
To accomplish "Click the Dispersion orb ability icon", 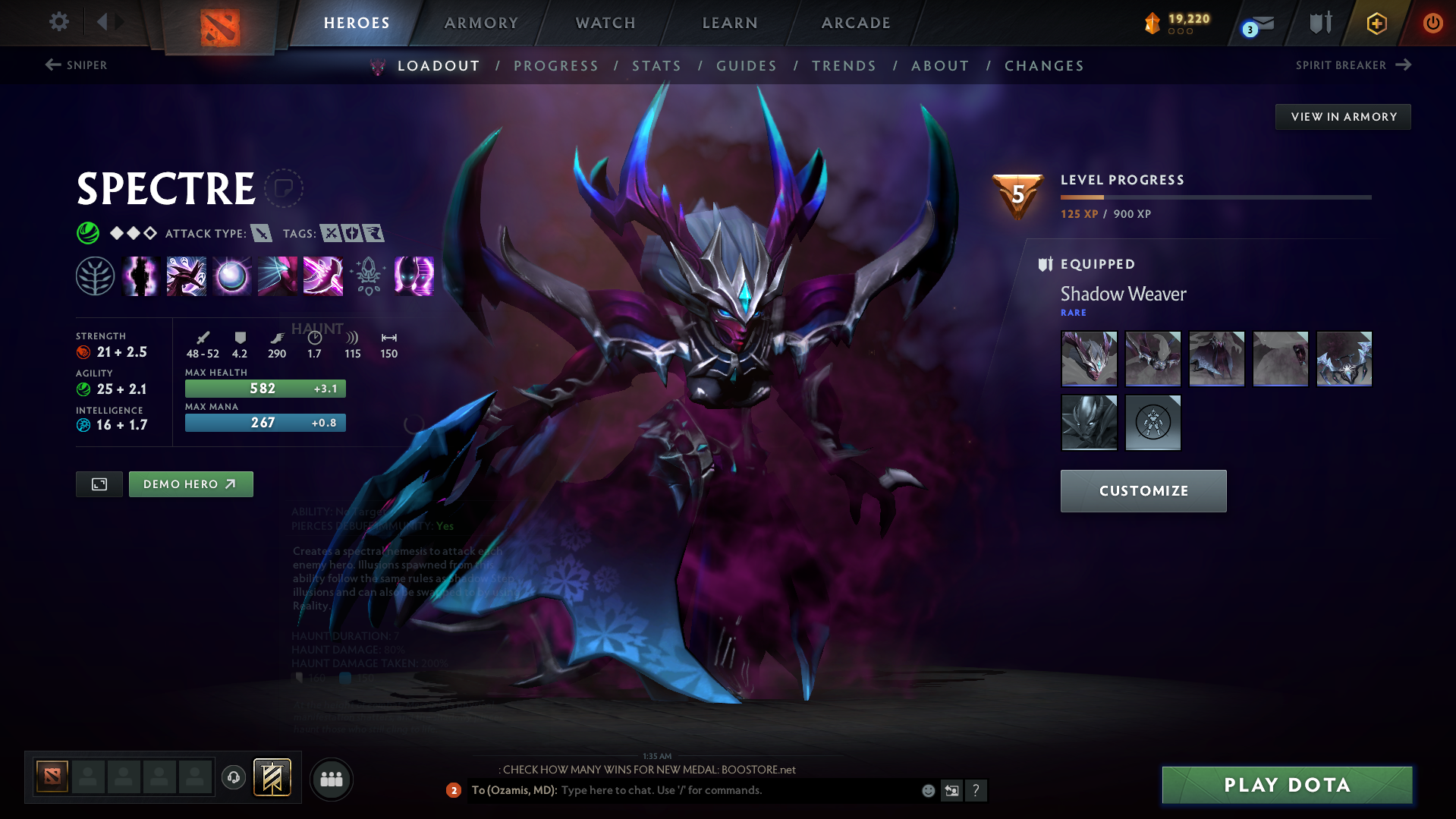I will [x=231, y=276].
